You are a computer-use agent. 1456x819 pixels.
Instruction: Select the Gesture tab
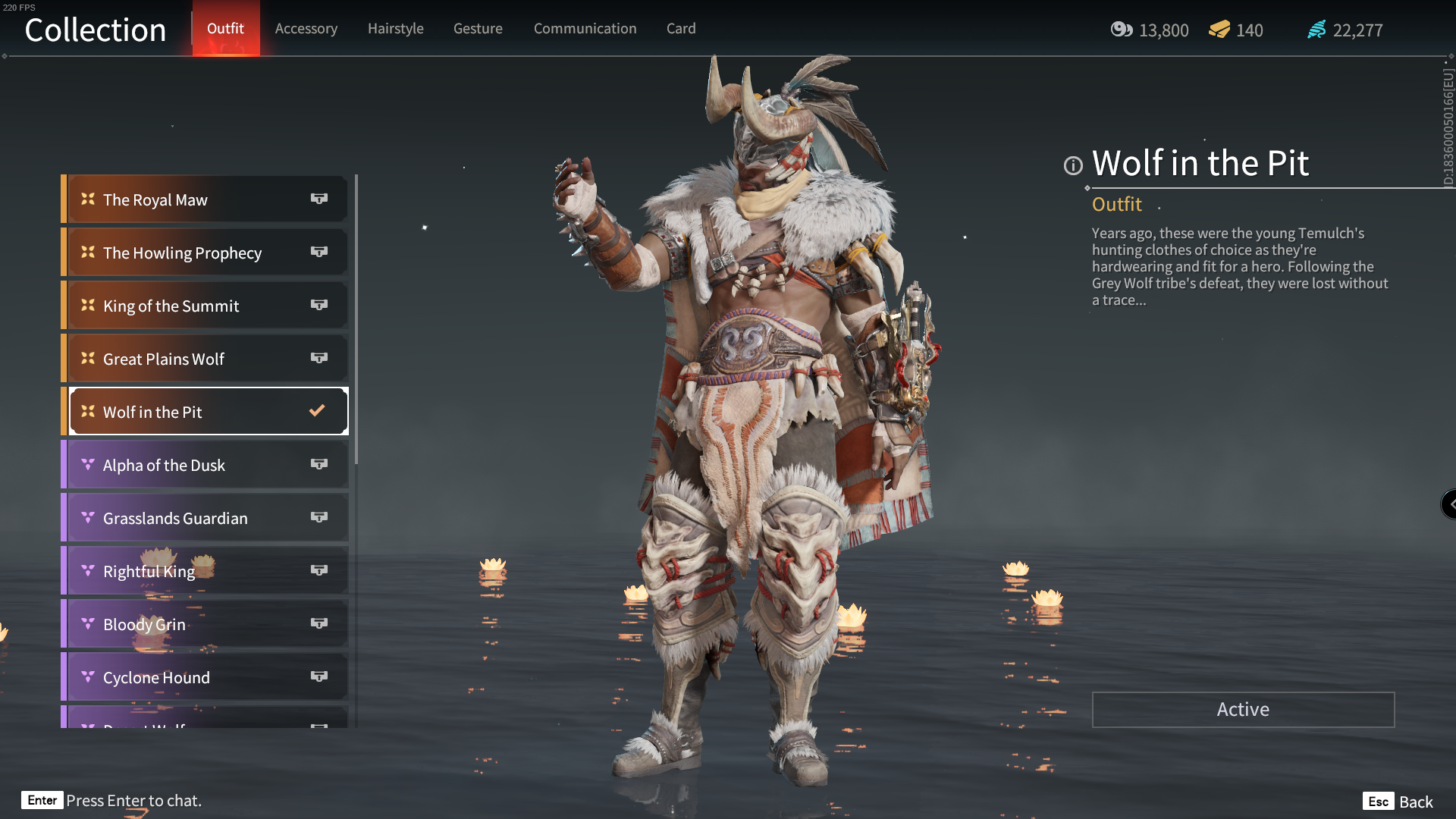478,29
